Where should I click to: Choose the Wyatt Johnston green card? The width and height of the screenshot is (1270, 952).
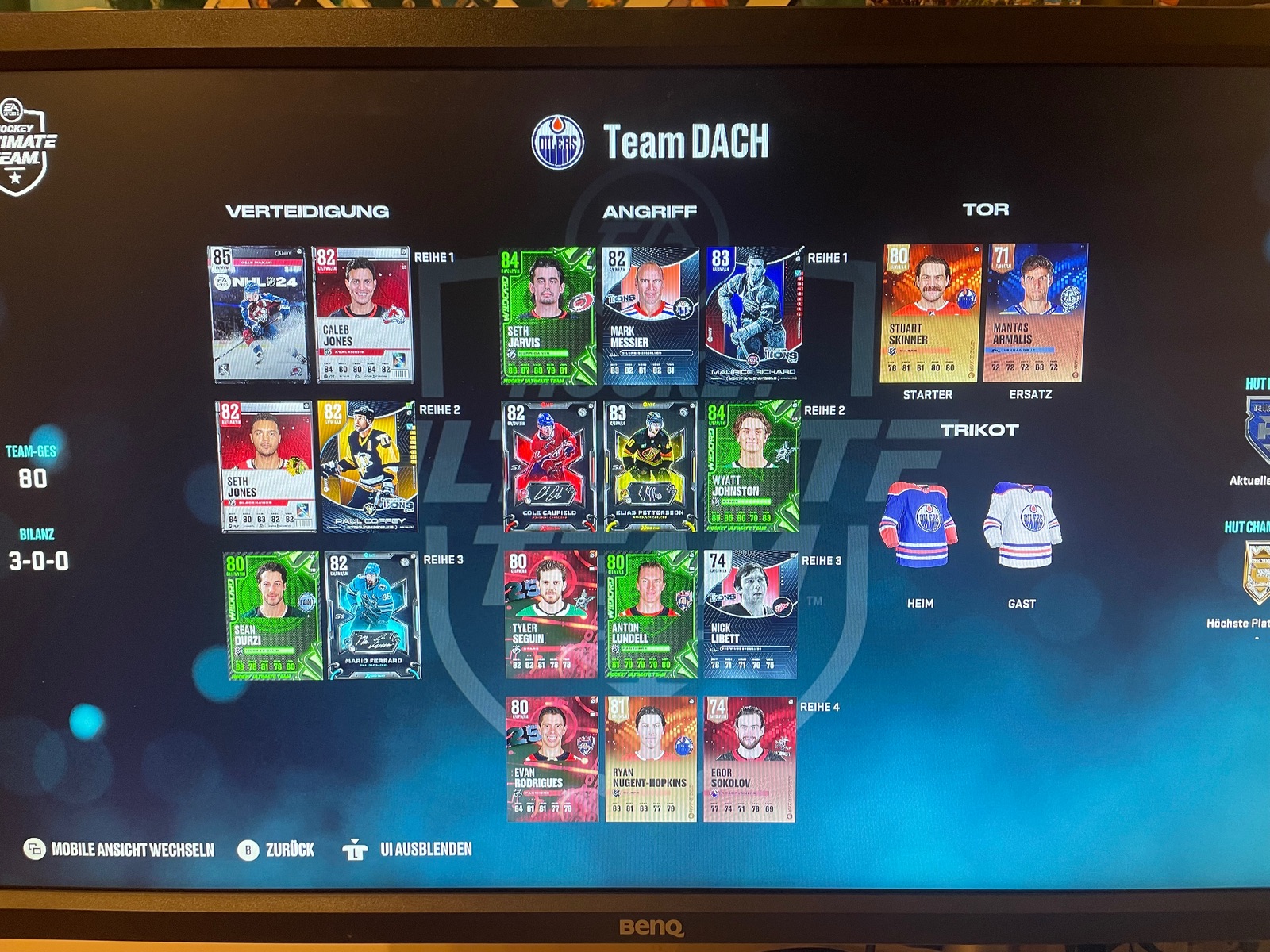752,466
